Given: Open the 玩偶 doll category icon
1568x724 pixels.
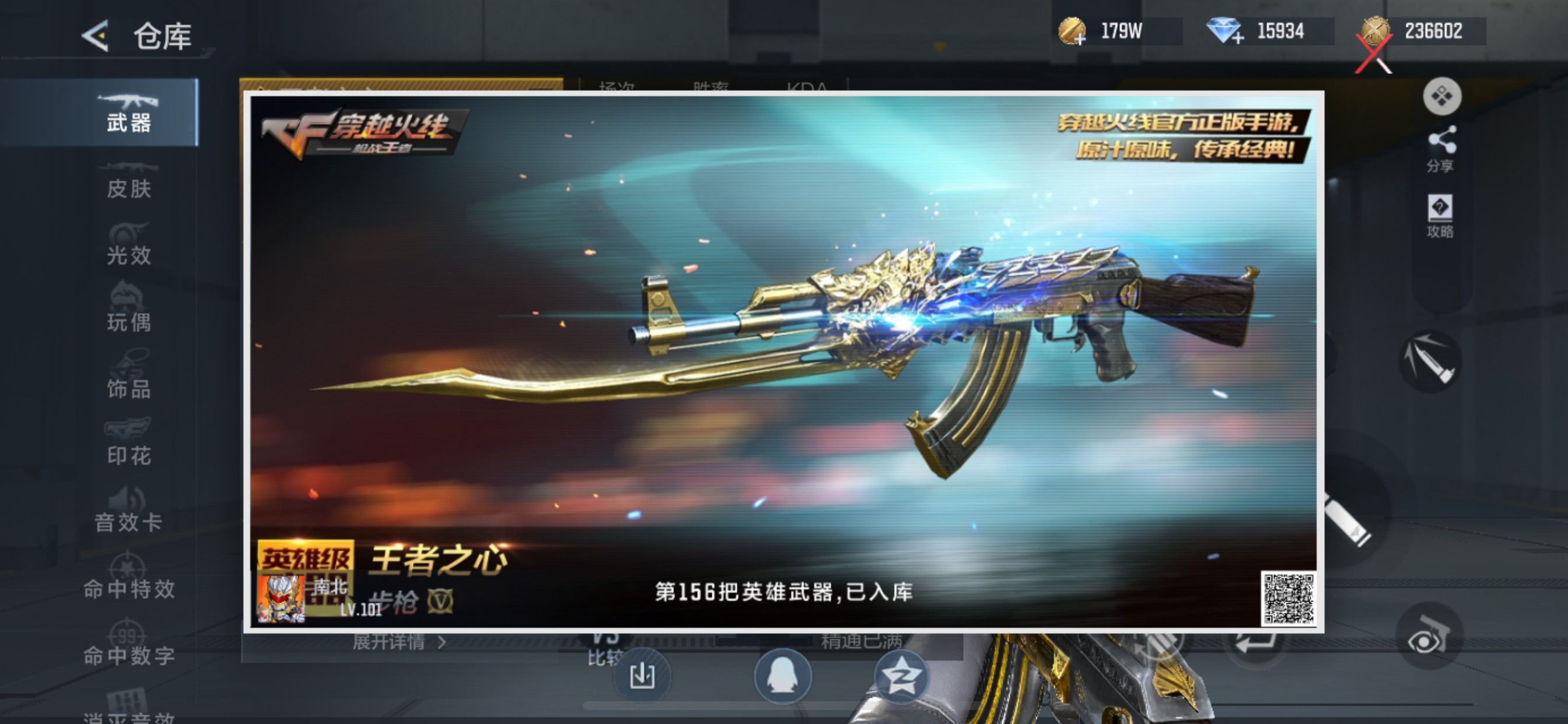Looking at the screenshot, I should pos(128,307).
